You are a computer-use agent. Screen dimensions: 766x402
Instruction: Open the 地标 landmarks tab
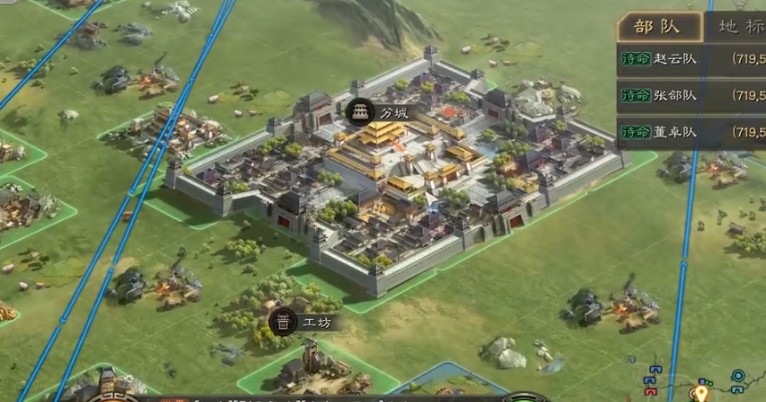740,27
